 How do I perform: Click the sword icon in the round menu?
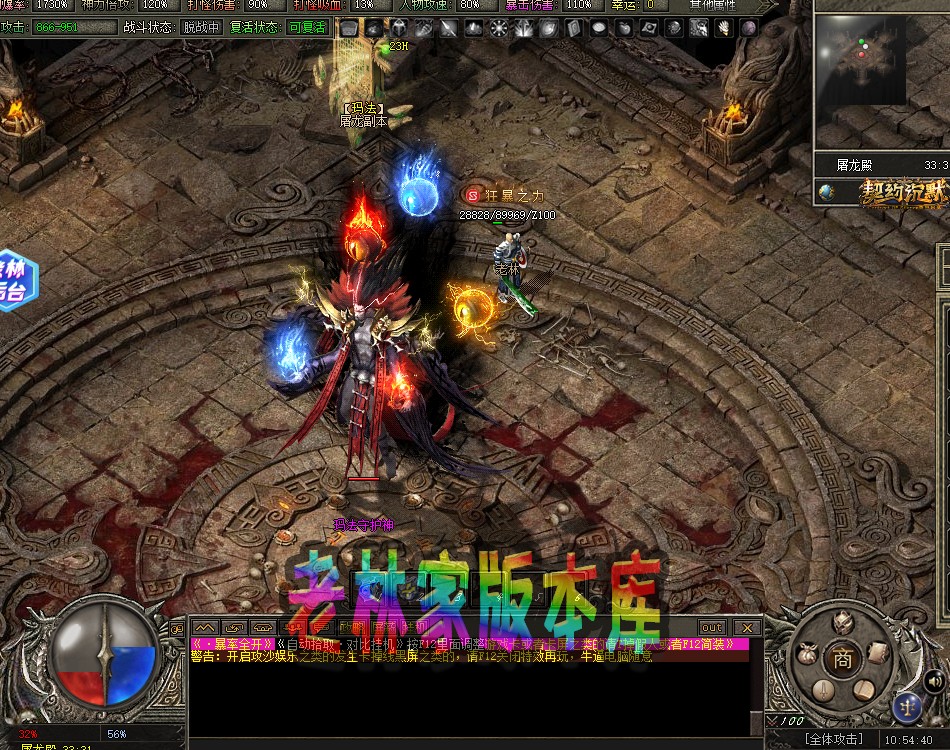coord(823,690)
